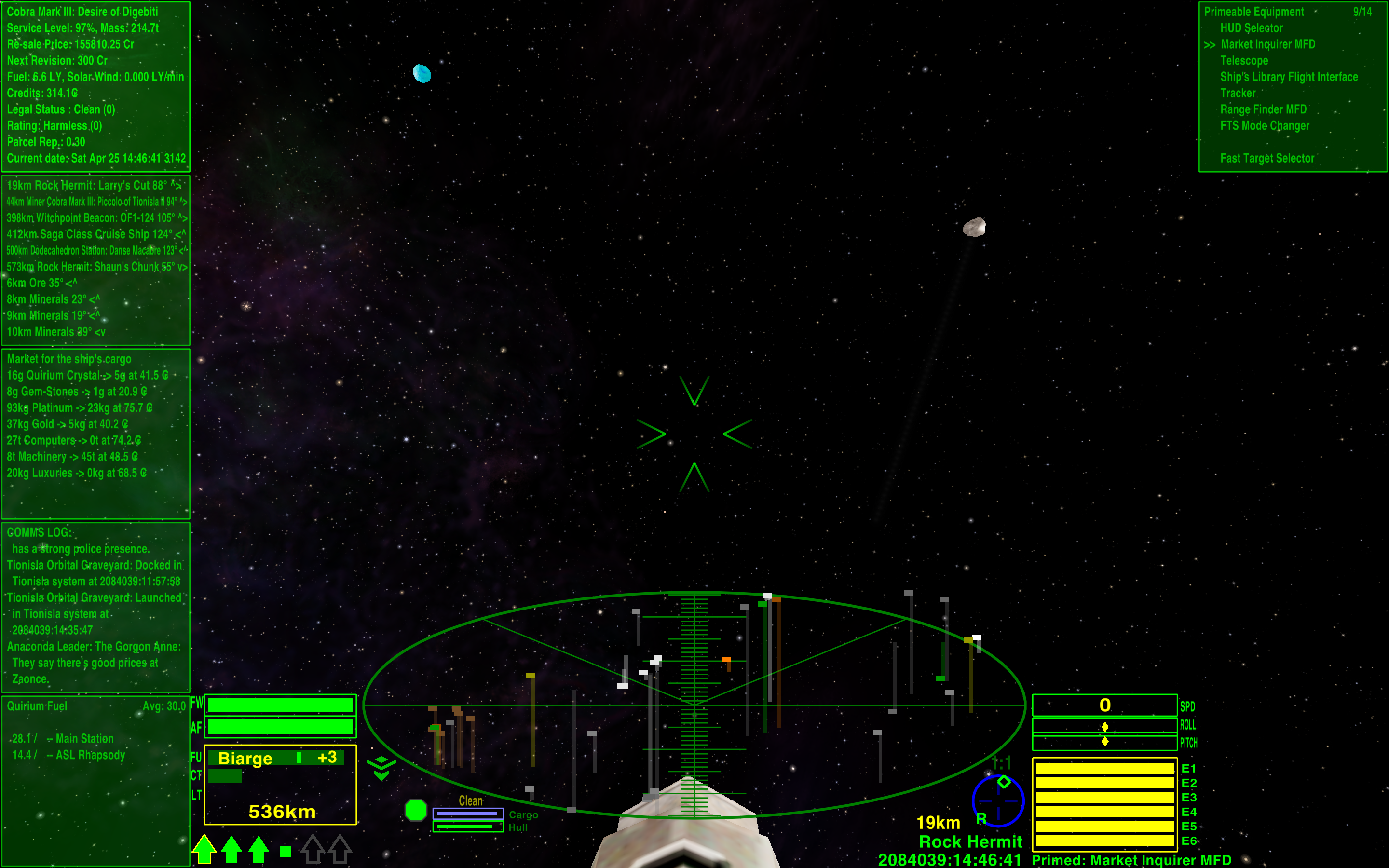
Task: Choose Rock Hermit Shaun's Chunk row
Action: click(x=95, y=267)
